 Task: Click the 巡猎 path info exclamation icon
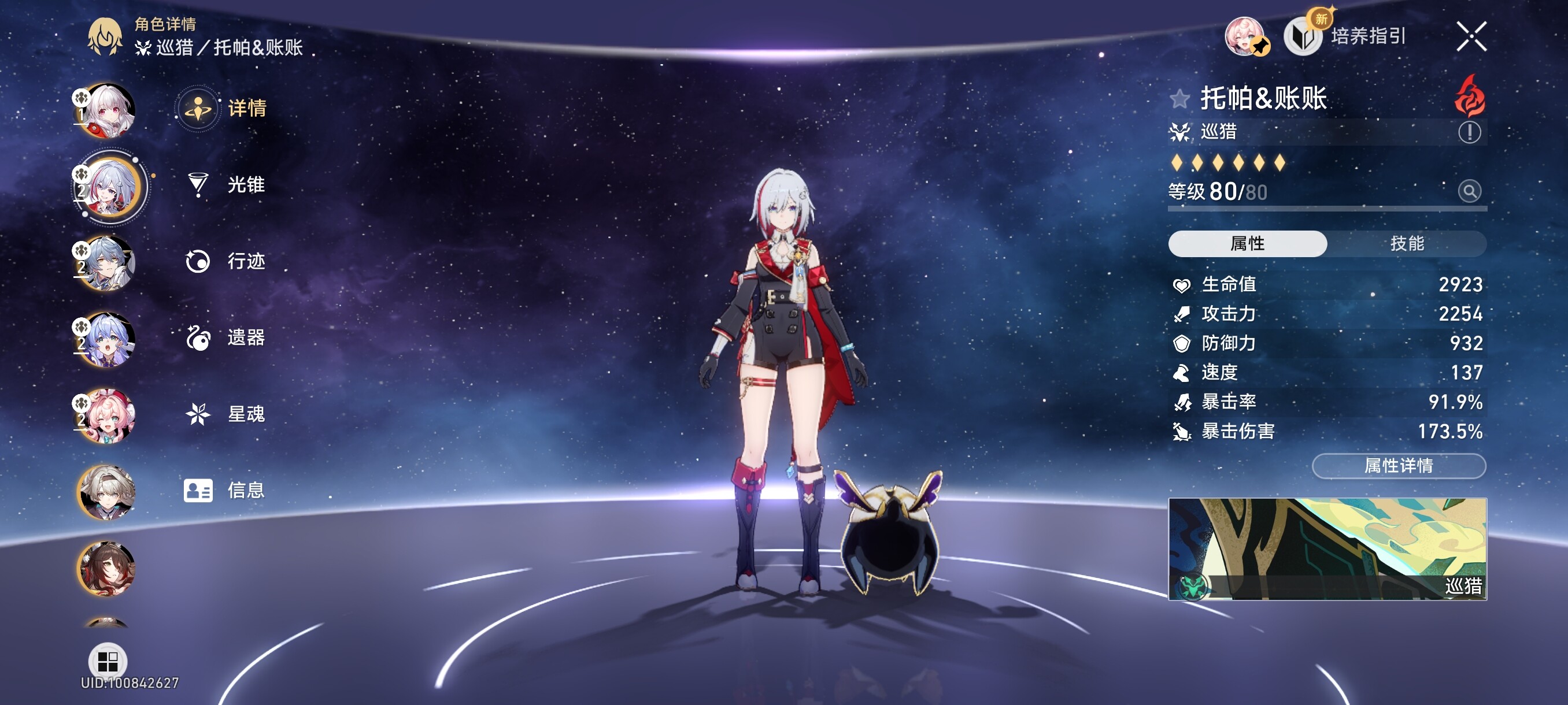click(1469, 132)
